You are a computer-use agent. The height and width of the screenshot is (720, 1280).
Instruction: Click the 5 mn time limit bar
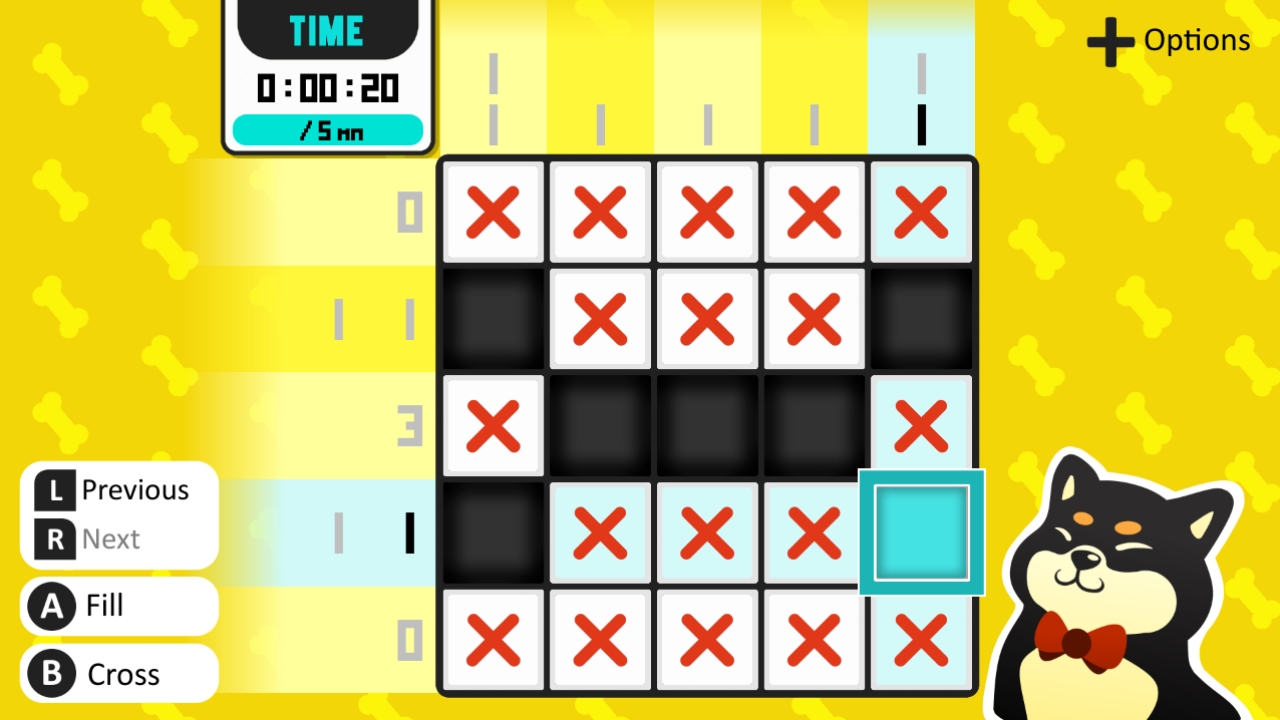328,129
